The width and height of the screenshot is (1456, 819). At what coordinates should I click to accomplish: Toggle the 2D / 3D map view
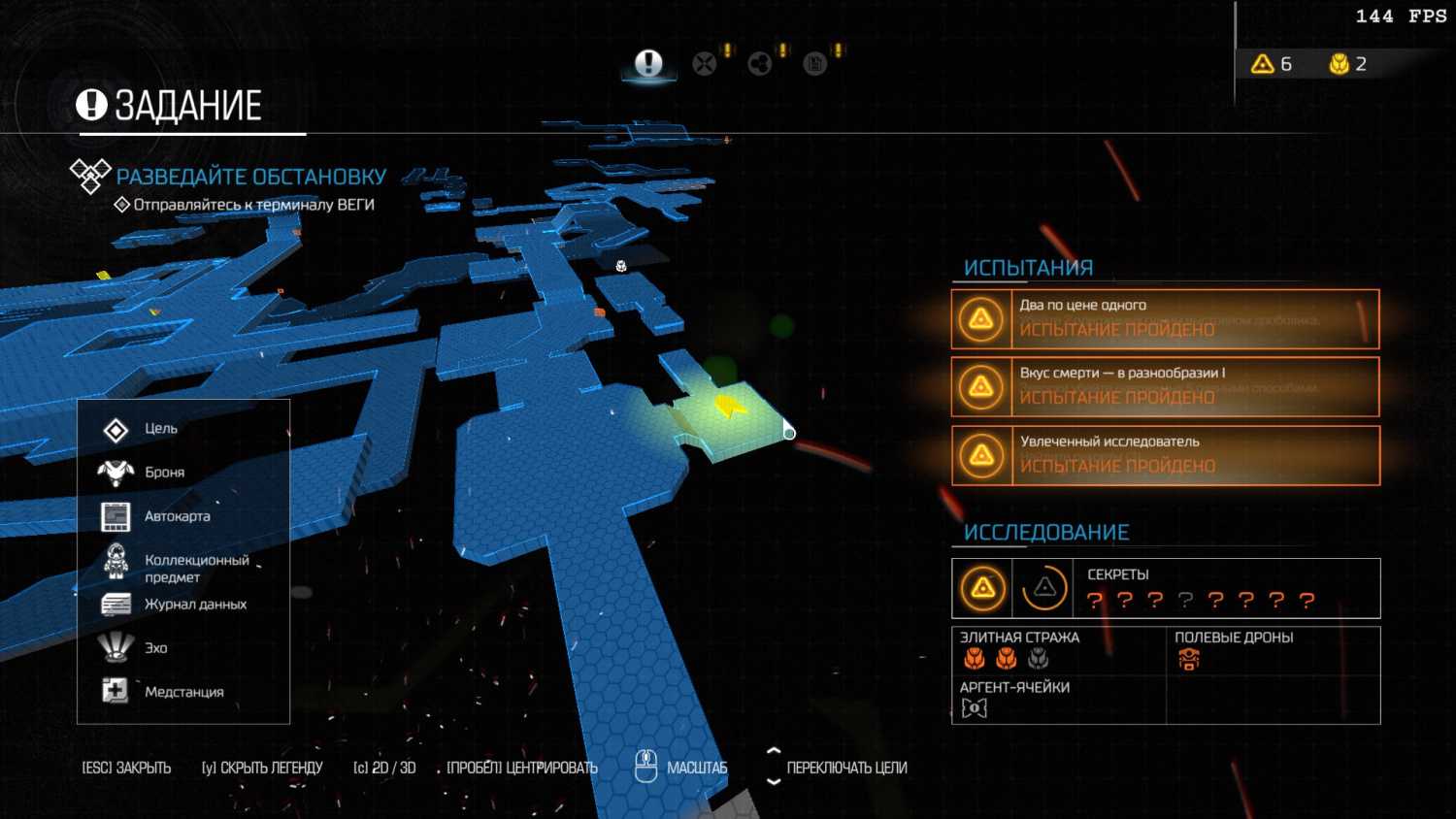[384, 768]
